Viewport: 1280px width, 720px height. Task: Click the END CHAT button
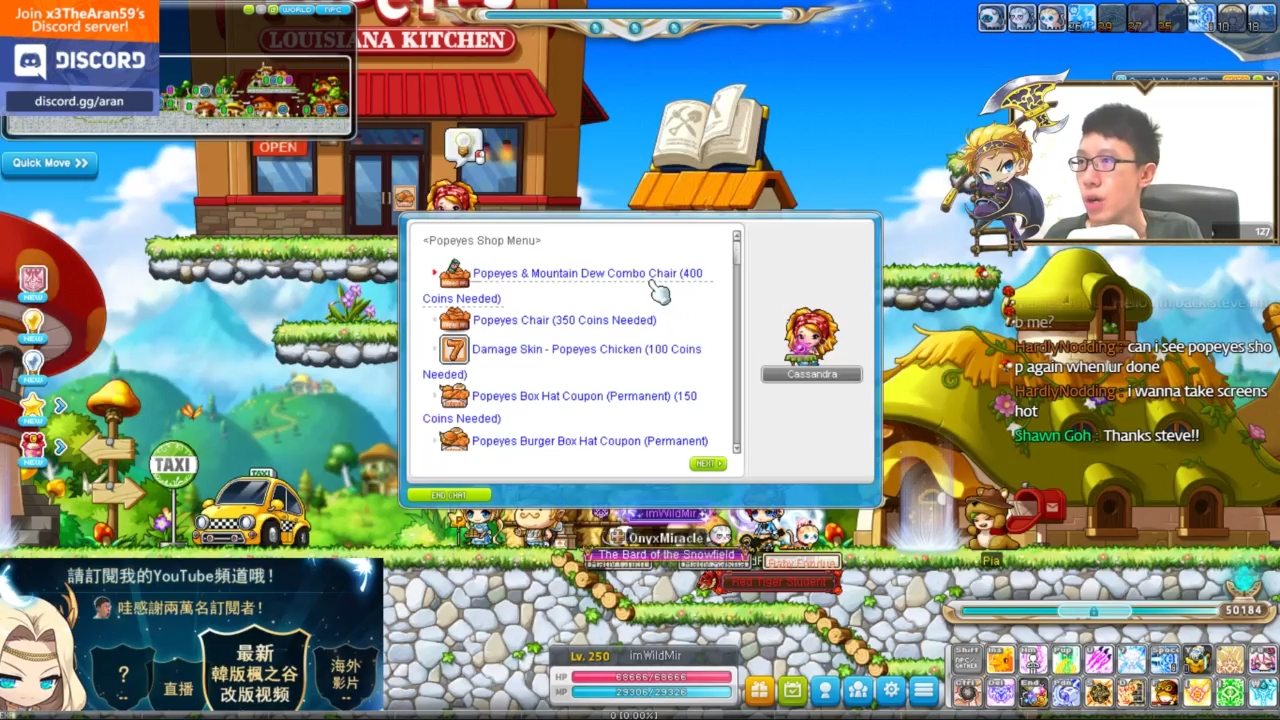(x=449, y=494)
